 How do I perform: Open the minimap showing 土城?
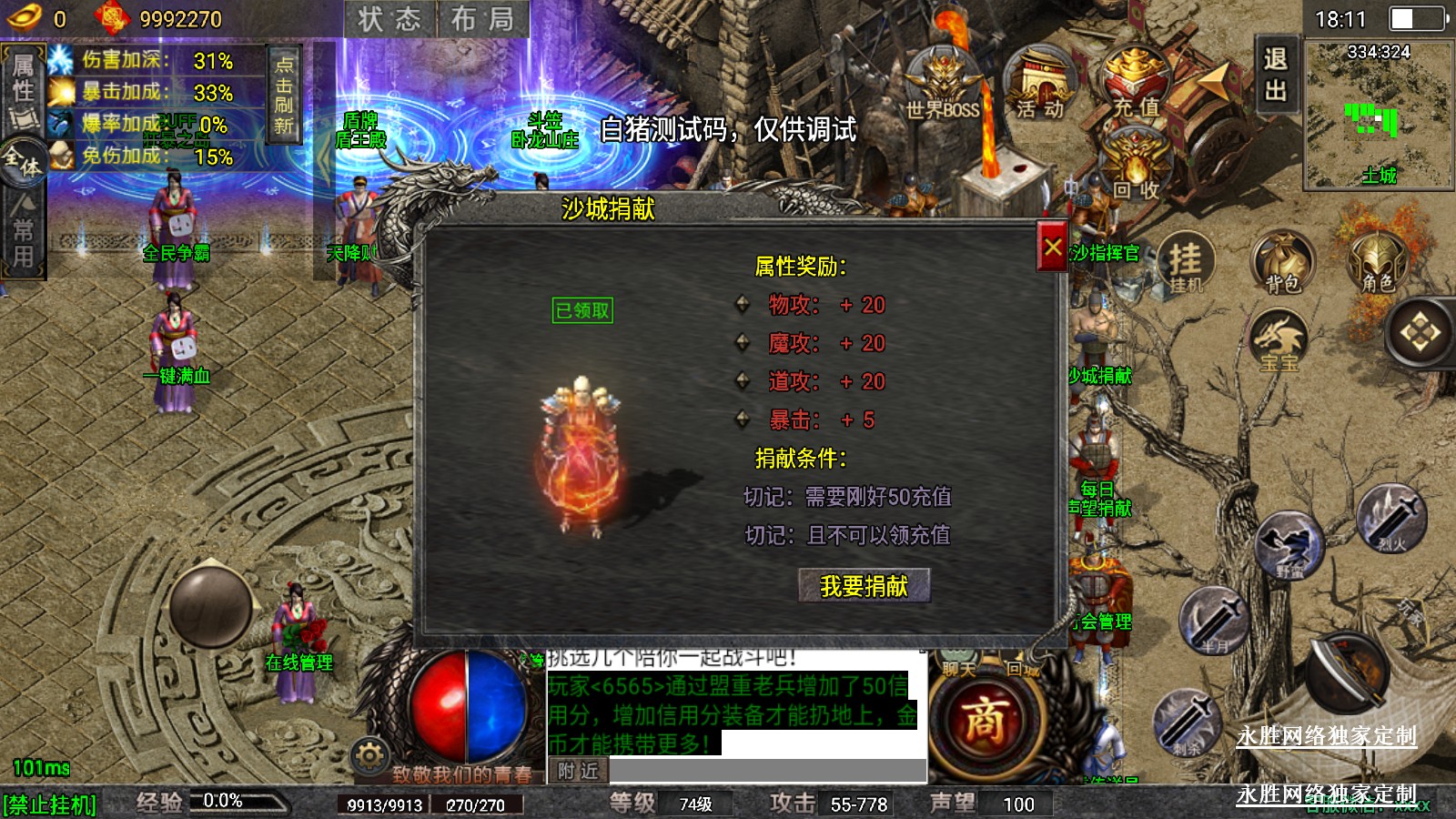pyautogui.click(x=1378, y=114)
